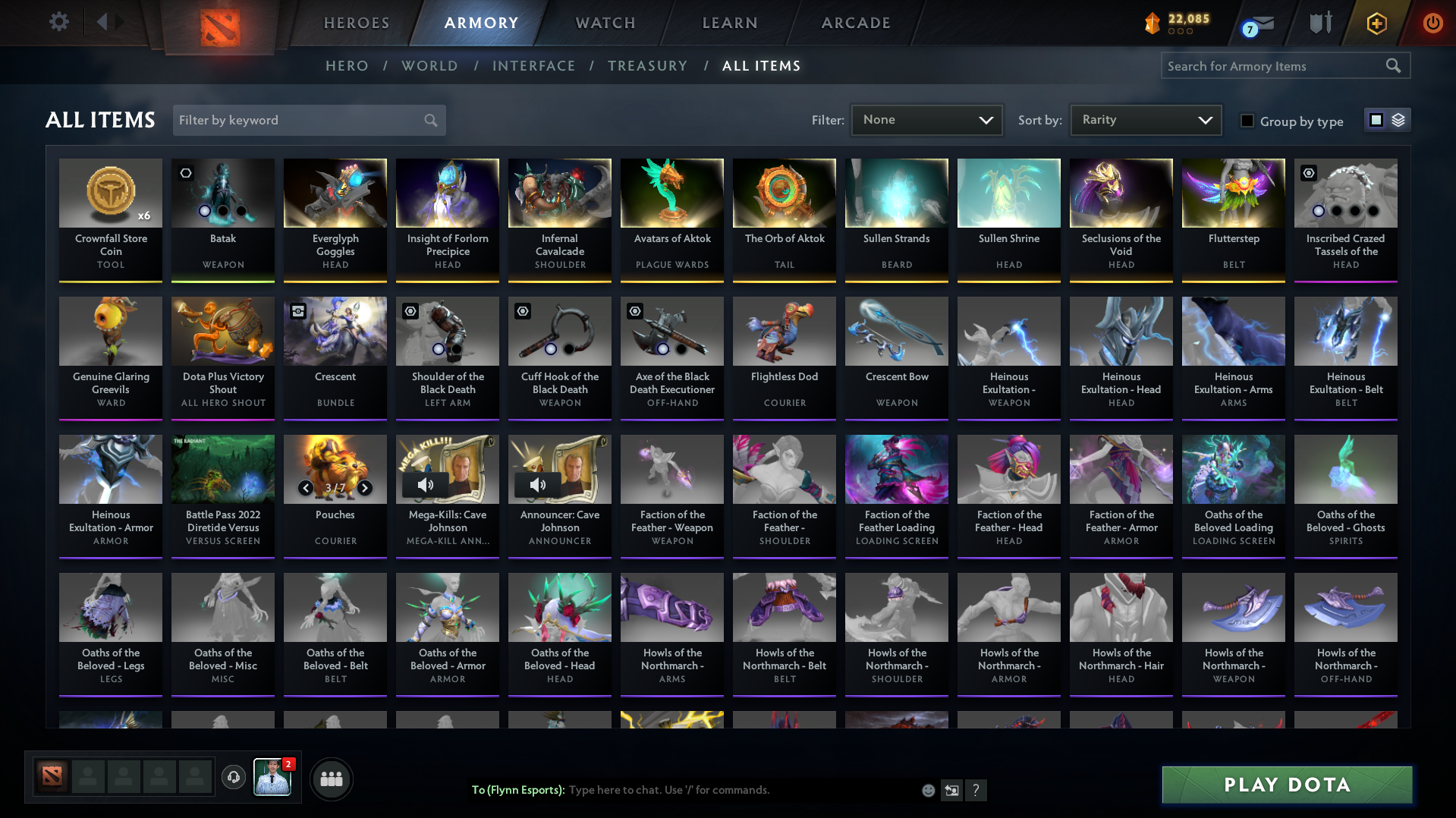Open the Filter dropdown showing None

click(926, 119)
